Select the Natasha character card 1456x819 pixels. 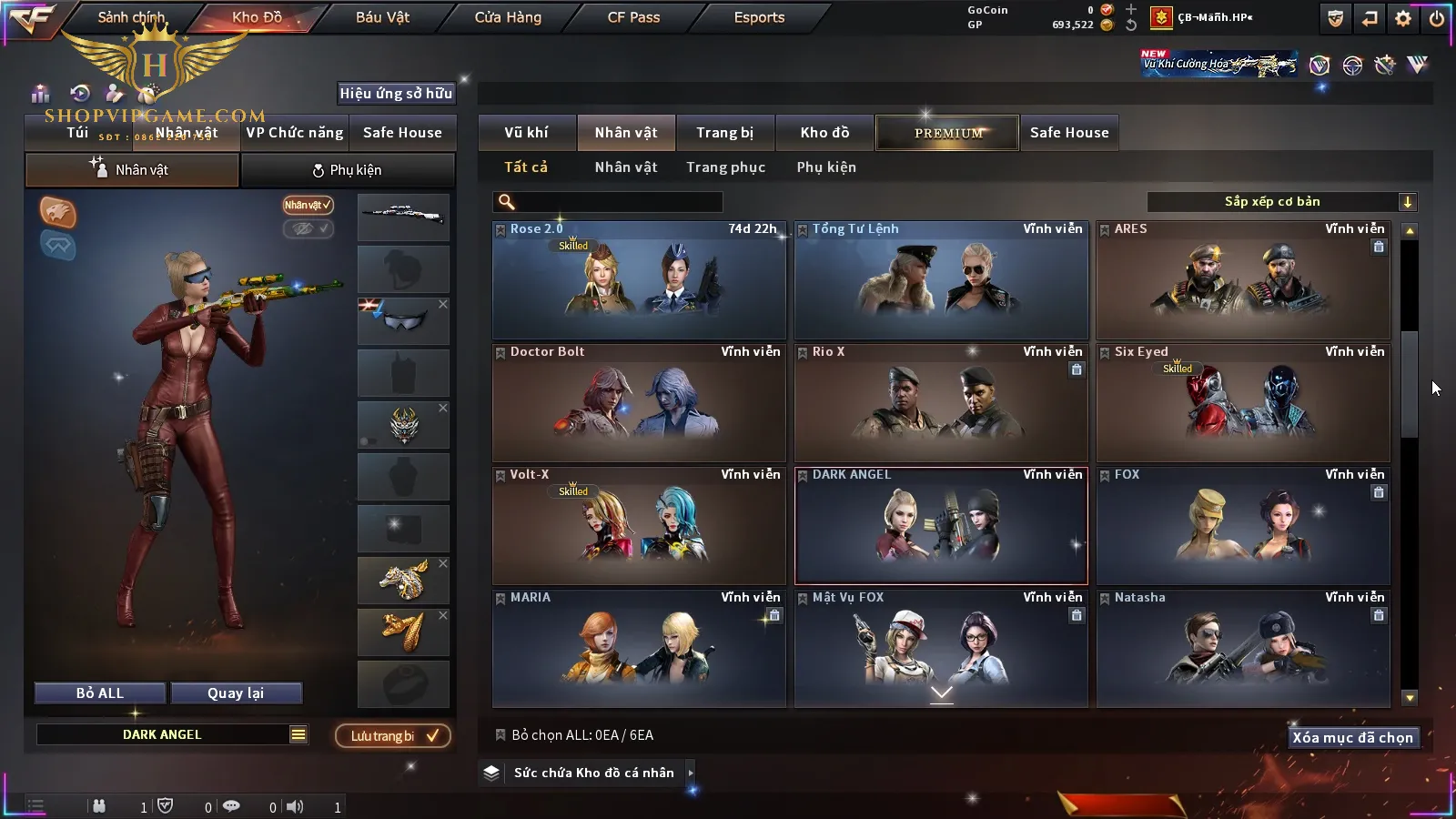[x=1243, y=649]
